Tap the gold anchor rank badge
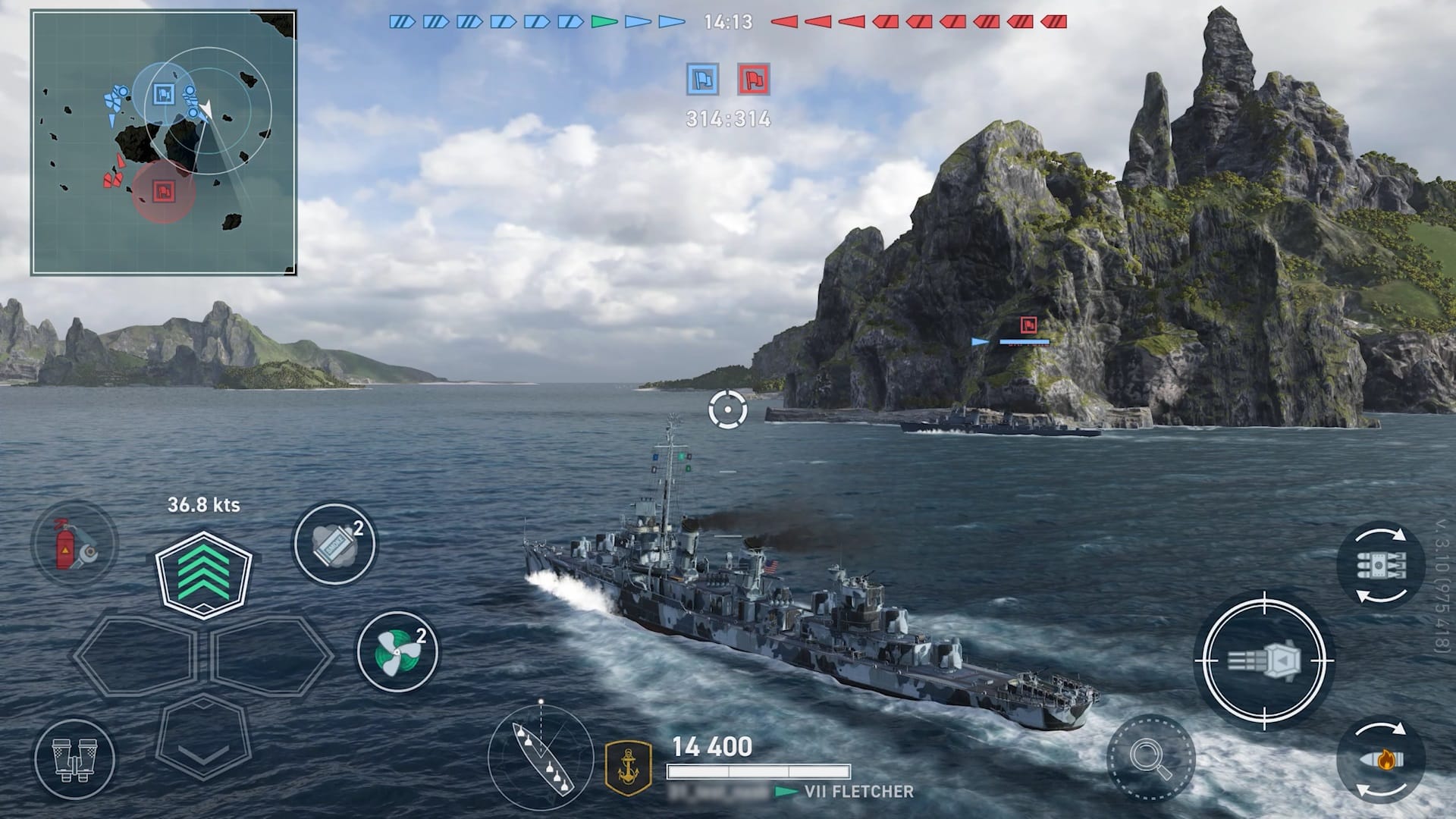The width and height of the screenshot is (1456, 819). point(629,767)
